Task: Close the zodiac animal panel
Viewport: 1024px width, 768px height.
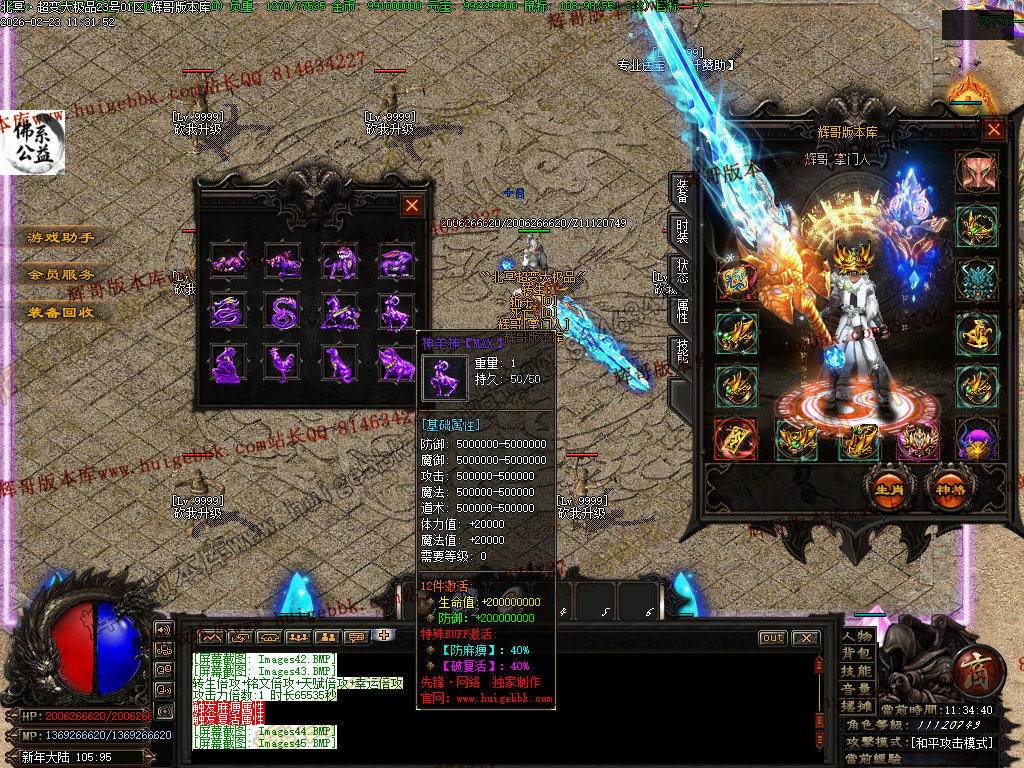Action: coord(412,206)
